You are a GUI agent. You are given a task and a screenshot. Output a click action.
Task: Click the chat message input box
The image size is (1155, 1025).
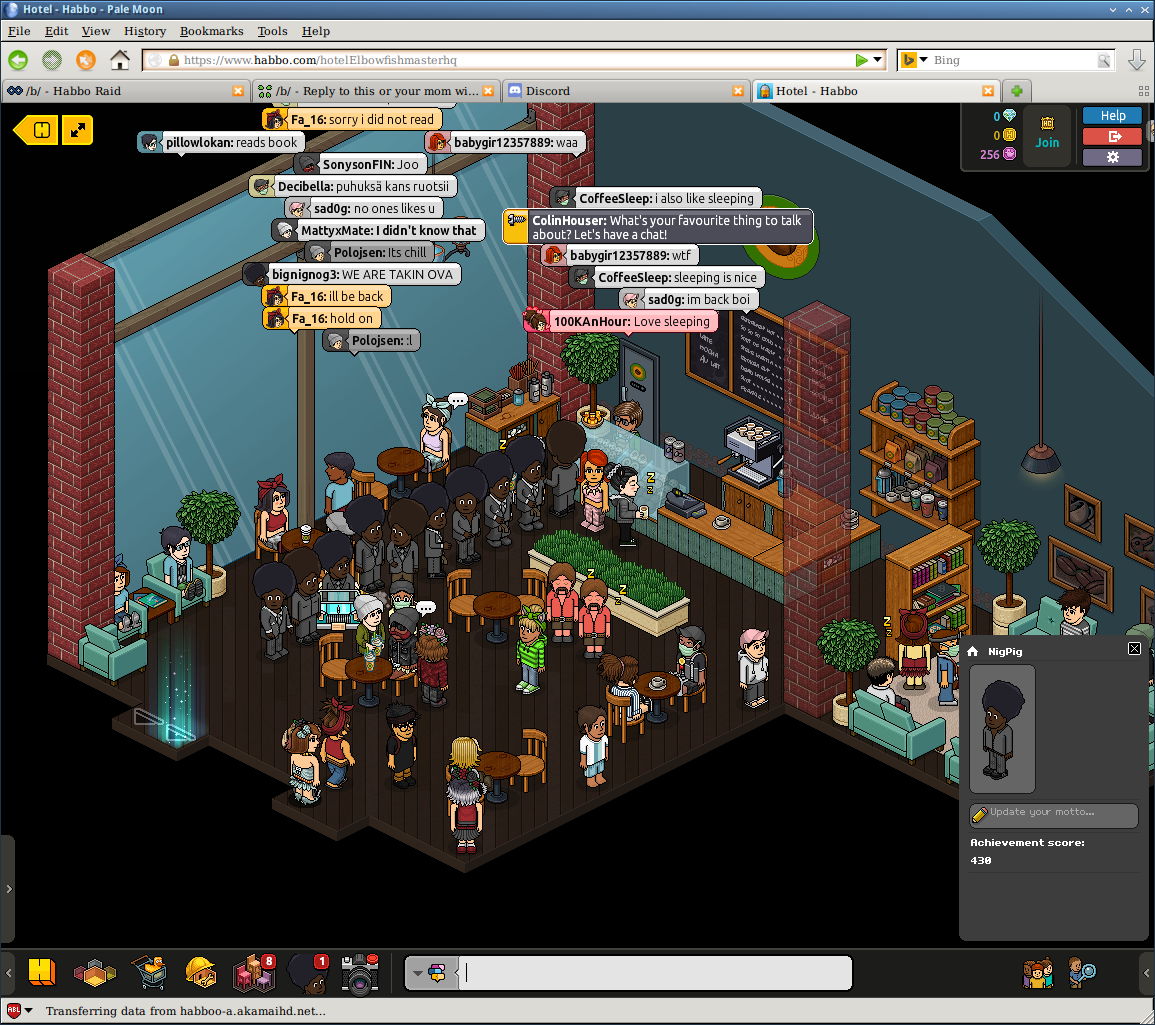656,973
